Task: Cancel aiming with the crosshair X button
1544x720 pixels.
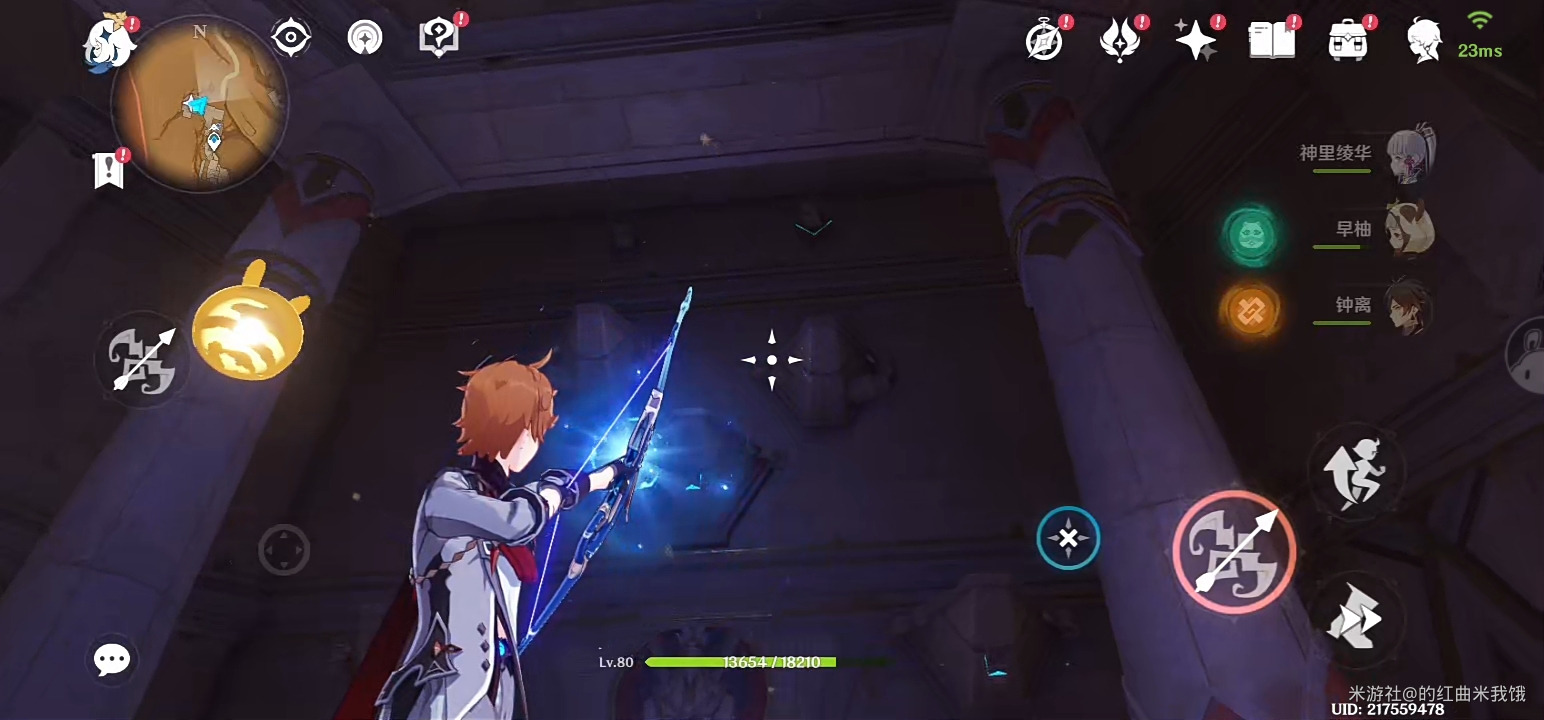Action: [x=1068, y=539]
